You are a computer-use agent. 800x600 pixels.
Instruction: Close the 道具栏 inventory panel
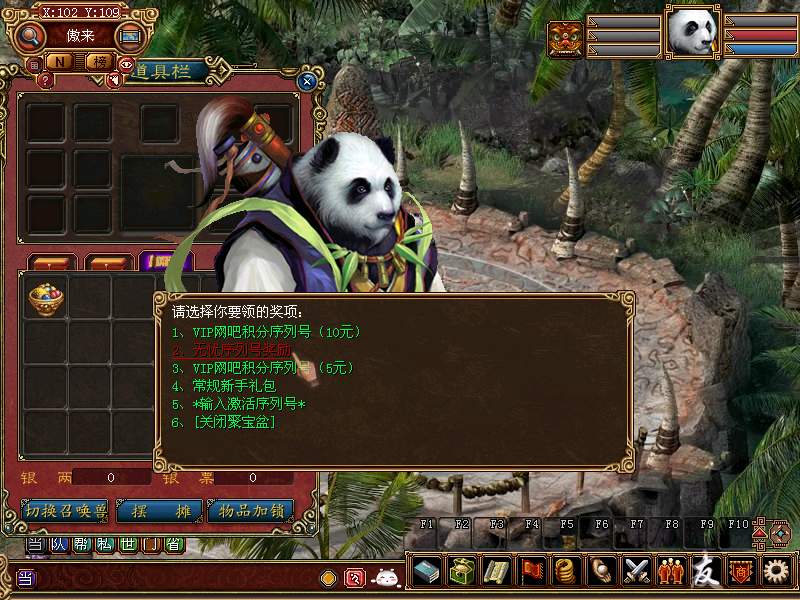pyautogui.click(x=307, y=82)
